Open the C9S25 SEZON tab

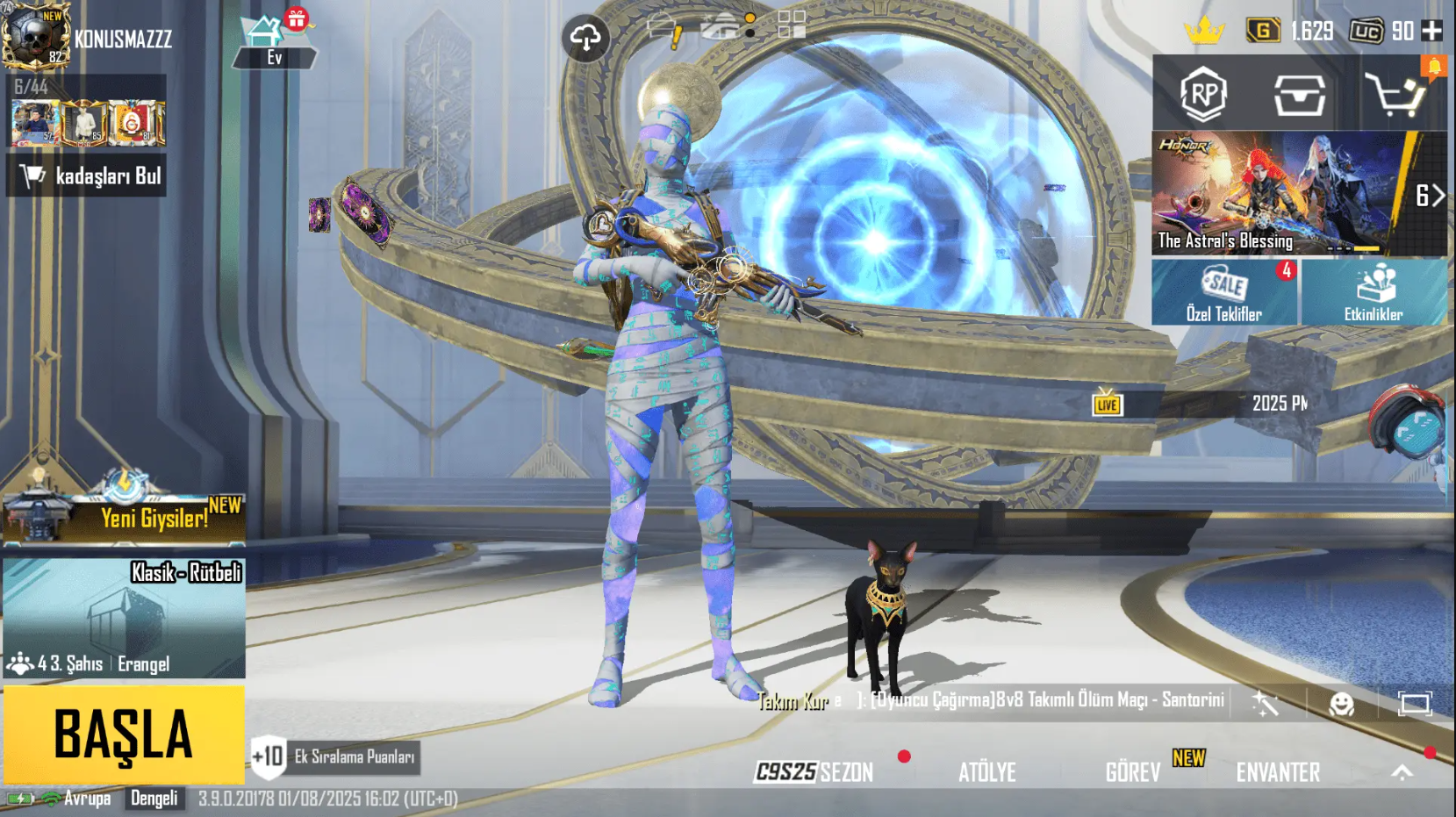pyautogui.click(x=814, y=772)
